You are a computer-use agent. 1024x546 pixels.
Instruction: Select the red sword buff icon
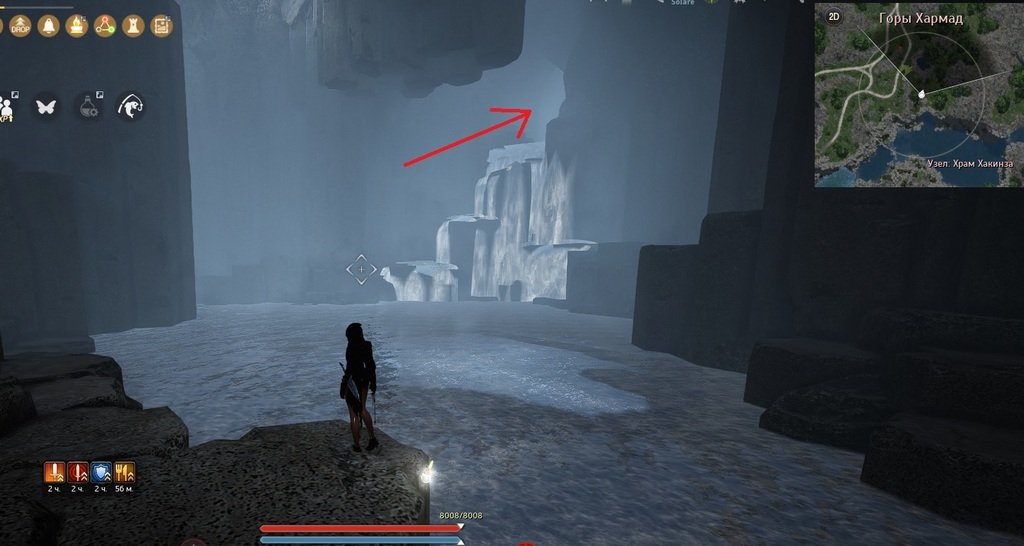pyautogui.click(x=78, y=472)
